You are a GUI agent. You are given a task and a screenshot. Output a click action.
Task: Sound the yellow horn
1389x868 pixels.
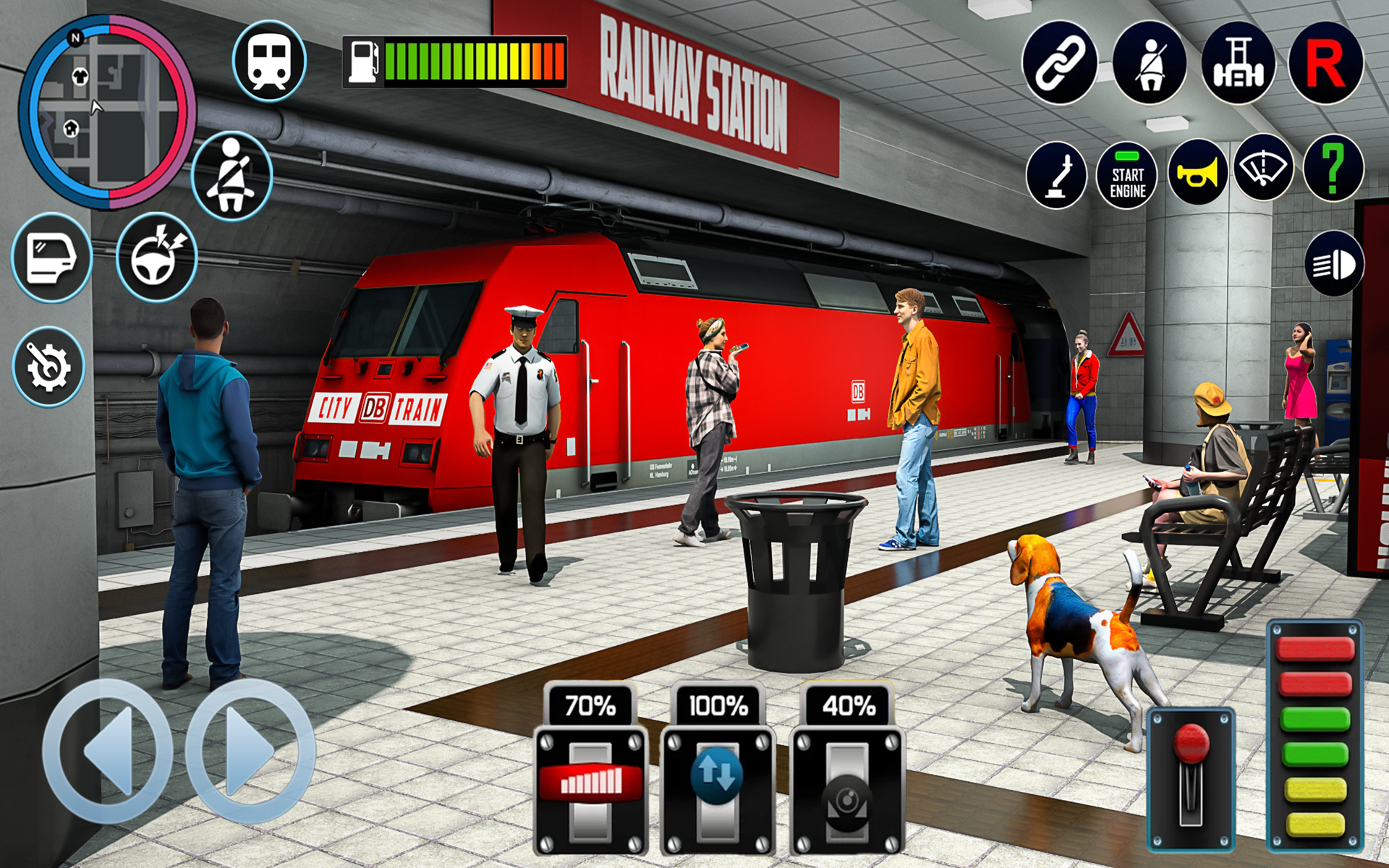(x=1197, y=174)
